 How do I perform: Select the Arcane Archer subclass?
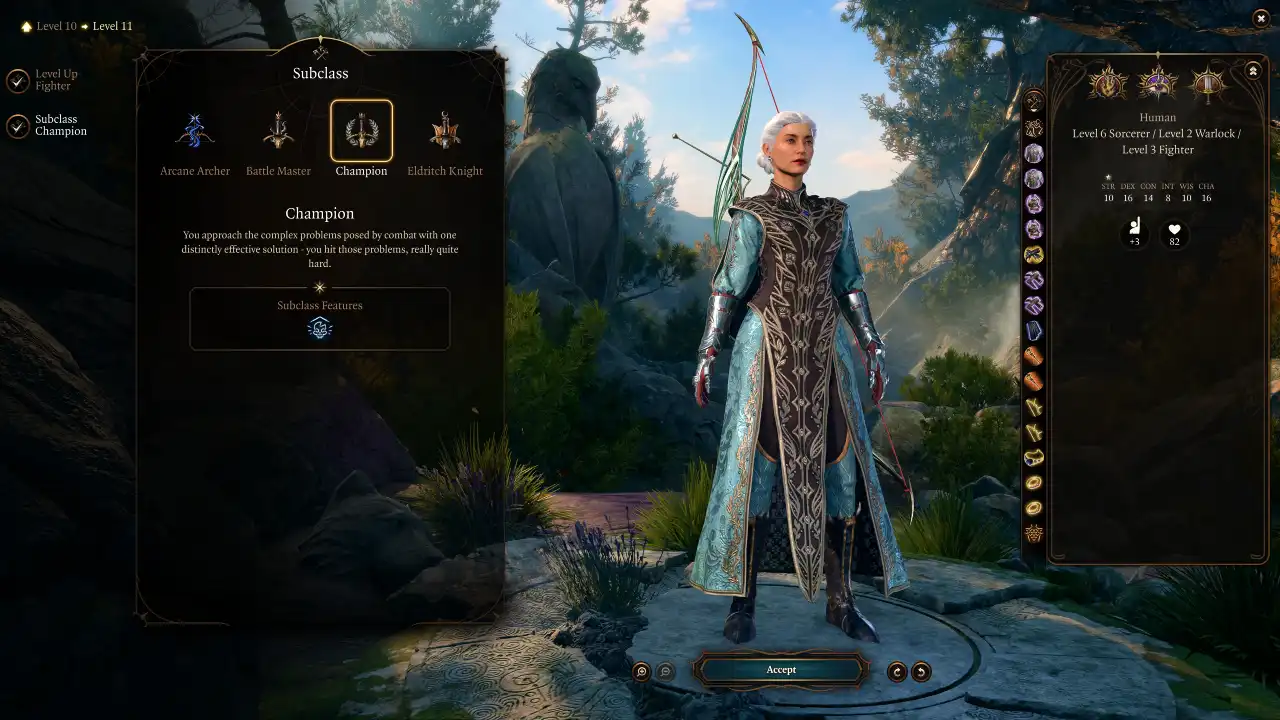195,131
